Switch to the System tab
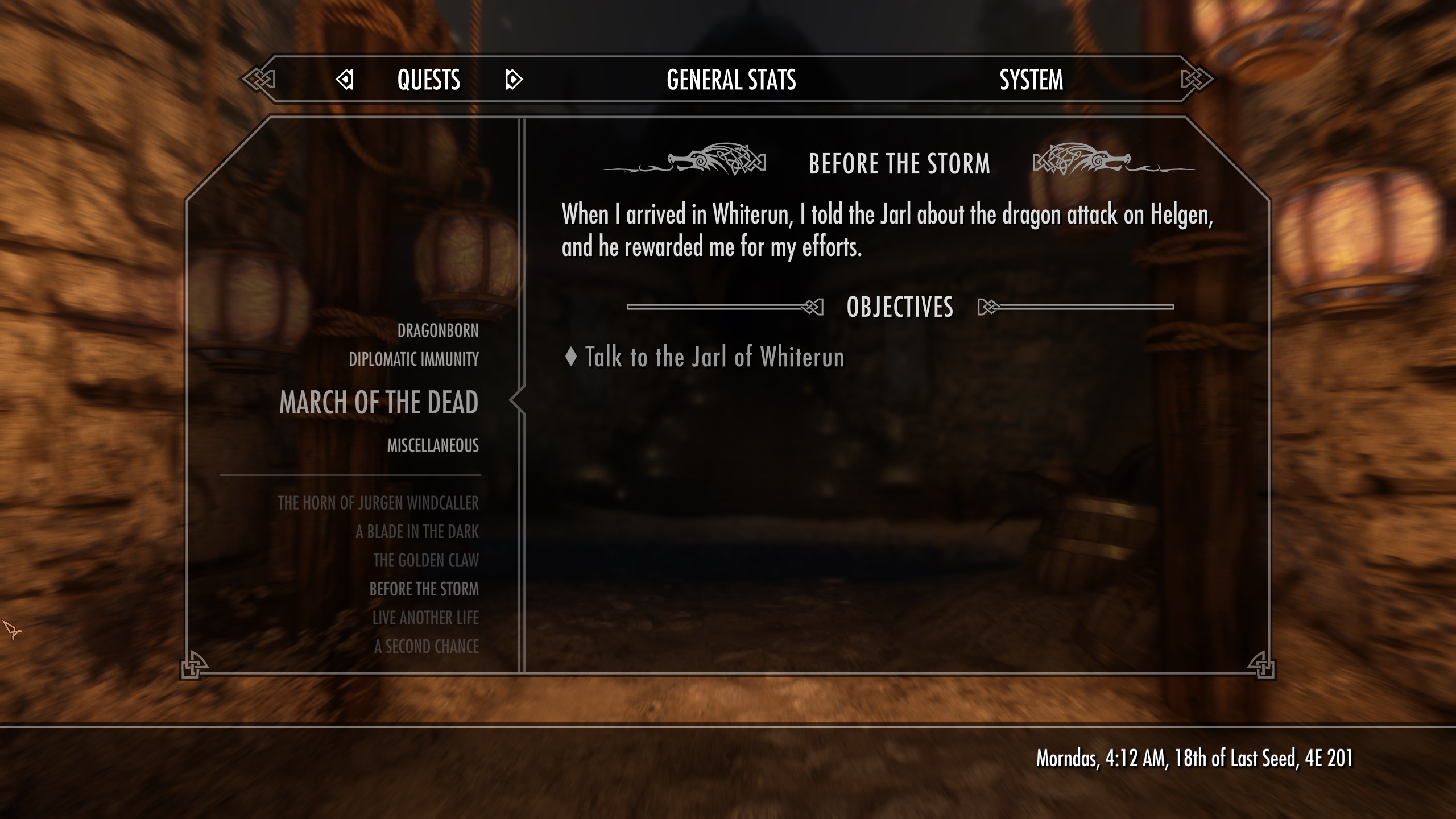Screen dimensions: 1456x819 click(1031, 80)
